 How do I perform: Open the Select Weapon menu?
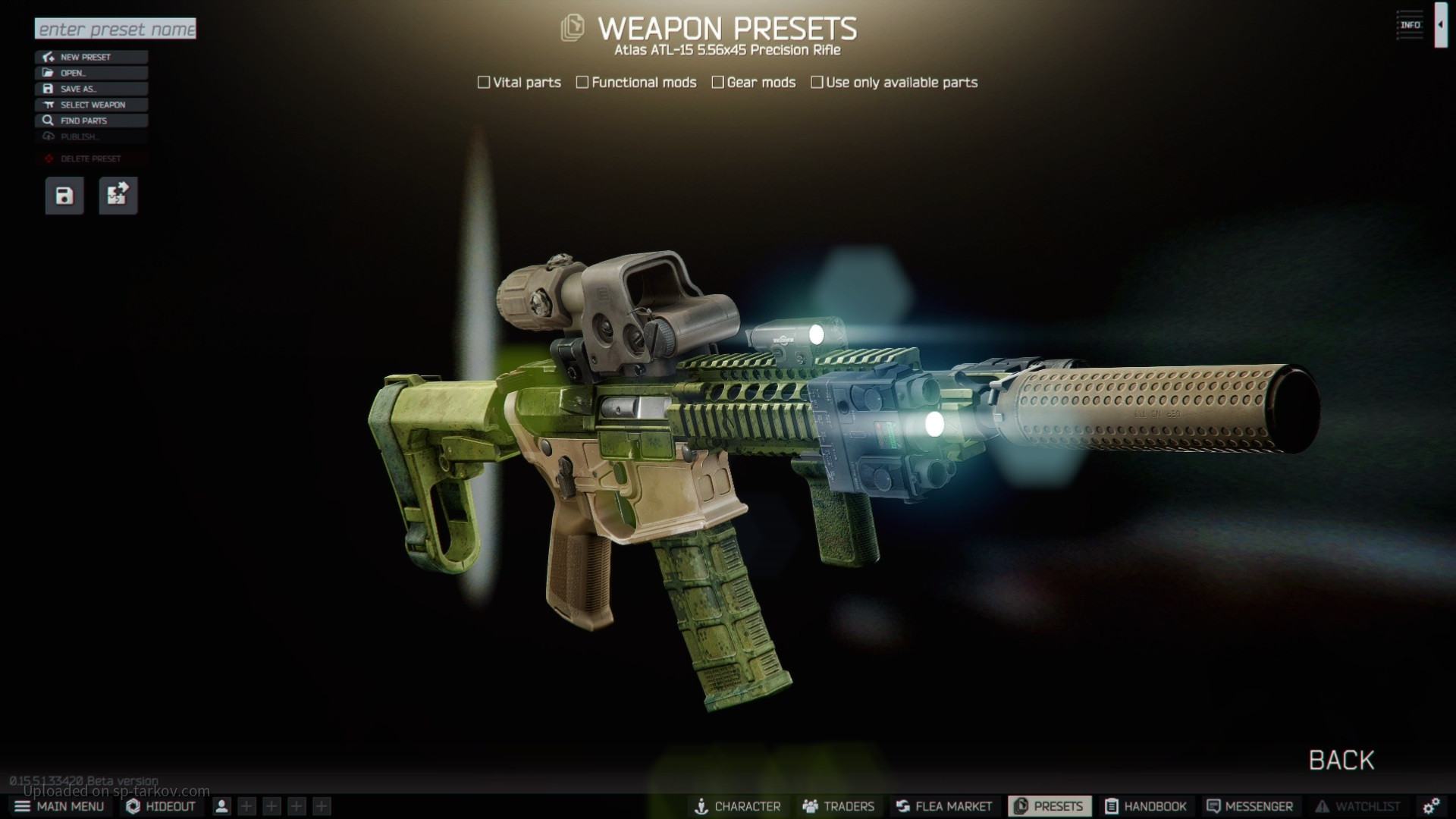pyautogui.click(x=91, y=105)
